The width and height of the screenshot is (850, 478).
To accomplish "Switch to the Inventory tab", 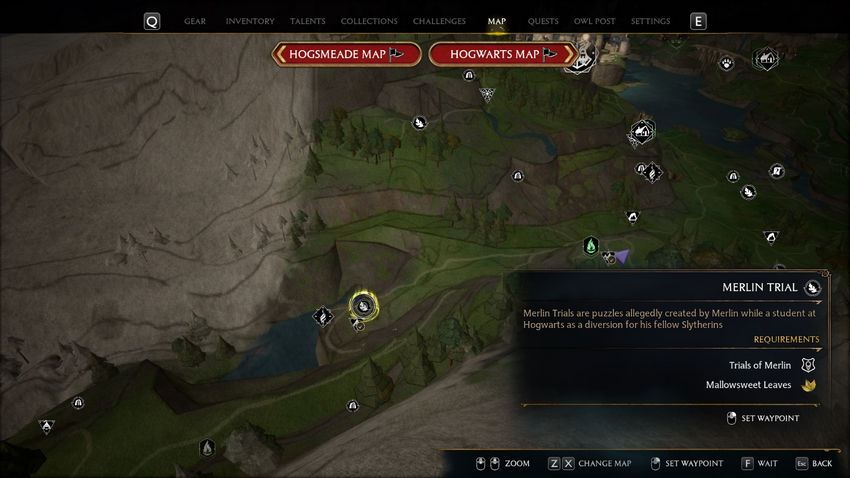I will coord(250,21).
